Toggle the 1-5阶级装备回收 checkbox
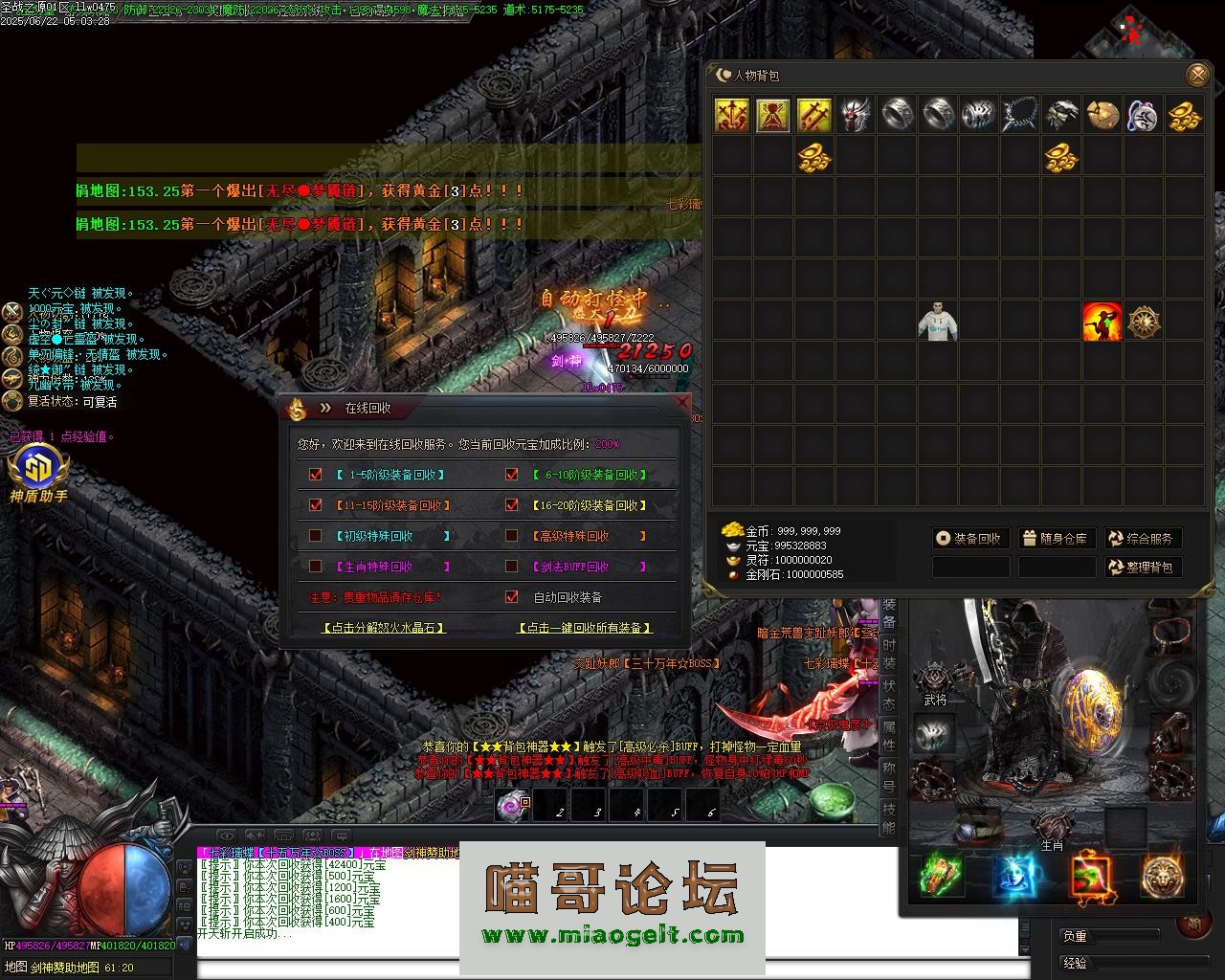1225x980 pixels. click(316, 475)
